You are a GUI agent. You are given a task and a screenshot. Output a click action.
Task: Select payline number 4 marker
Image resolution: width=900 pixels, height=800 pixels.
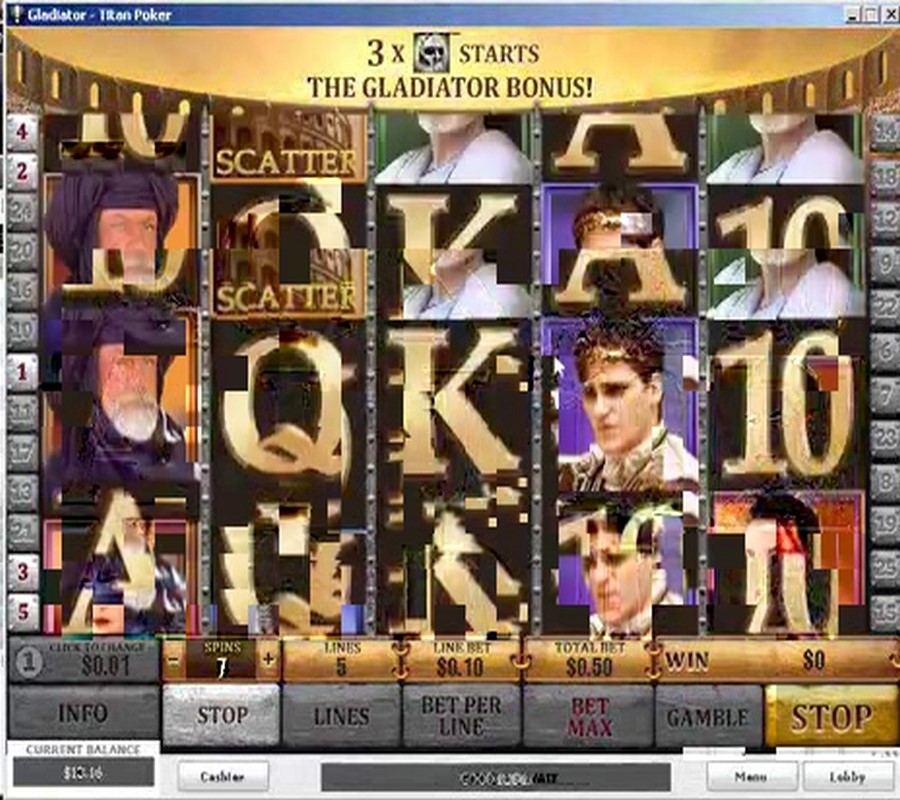22,130
